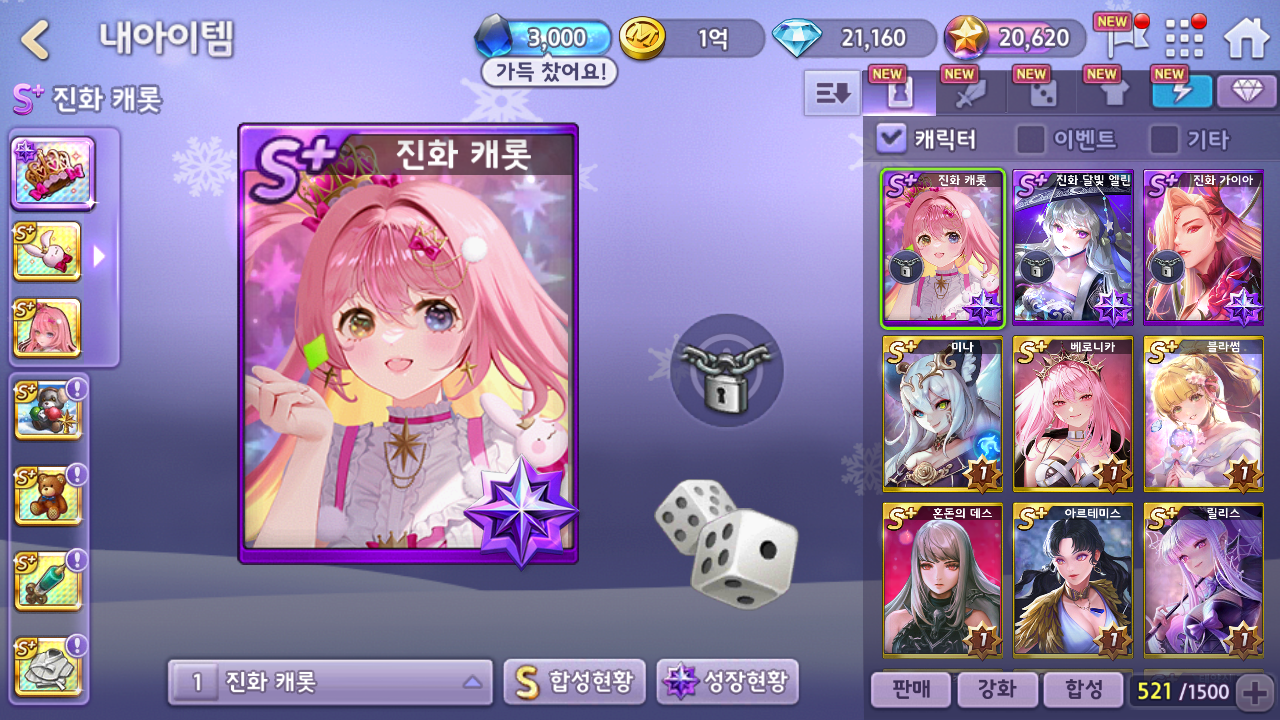
Task: Pick the 아르테미스 character card
Action: (1073, 580)
